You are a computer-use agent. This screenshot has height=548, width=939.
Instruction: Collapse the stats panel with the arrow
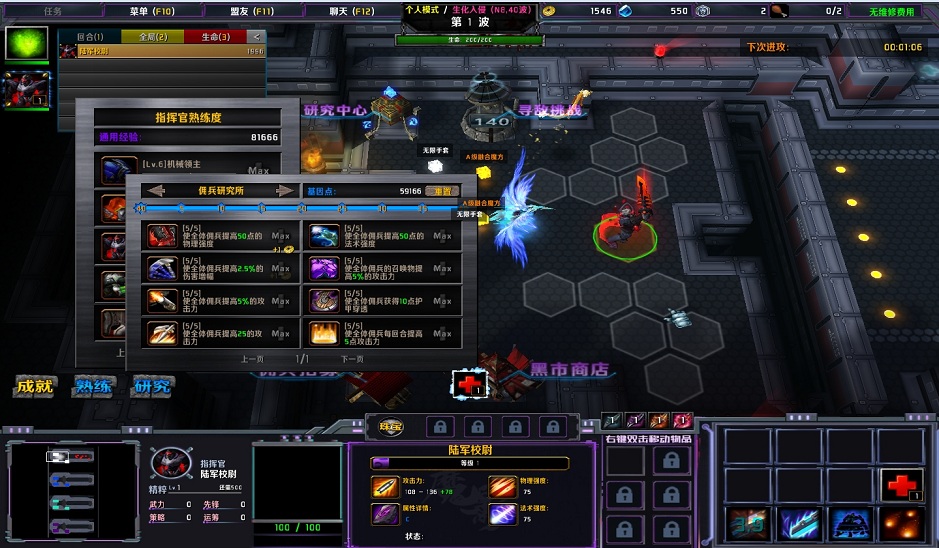(x=258, y=37)
